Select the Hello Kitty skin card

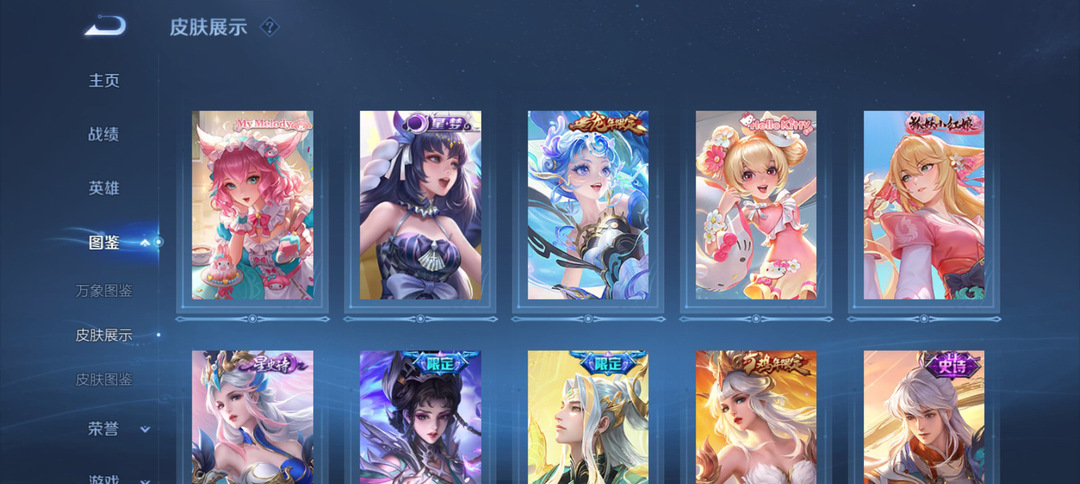coord(756,205)
